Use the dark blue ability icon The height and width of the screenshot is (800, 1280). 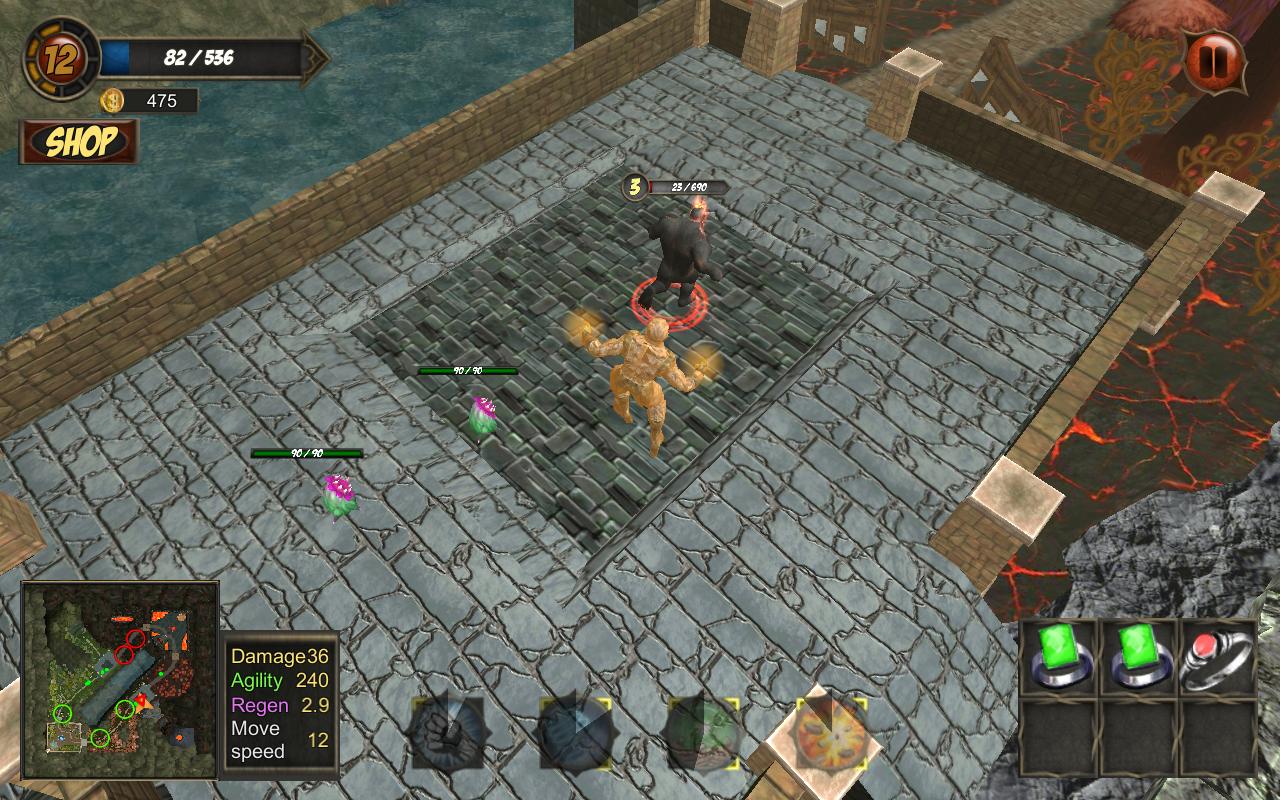click(x=575, y=733)
